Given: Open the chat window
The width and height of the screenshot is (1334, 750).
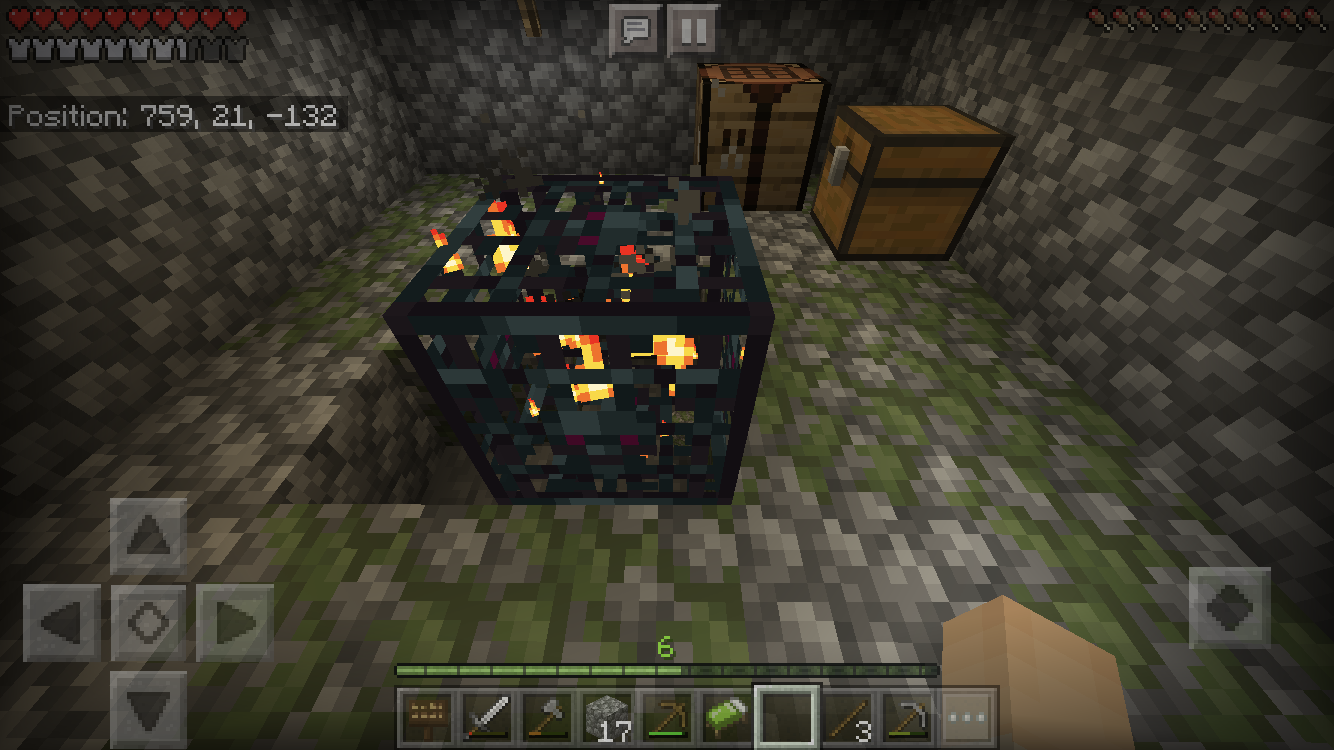Looking at the screenshot, I should 635,30.
